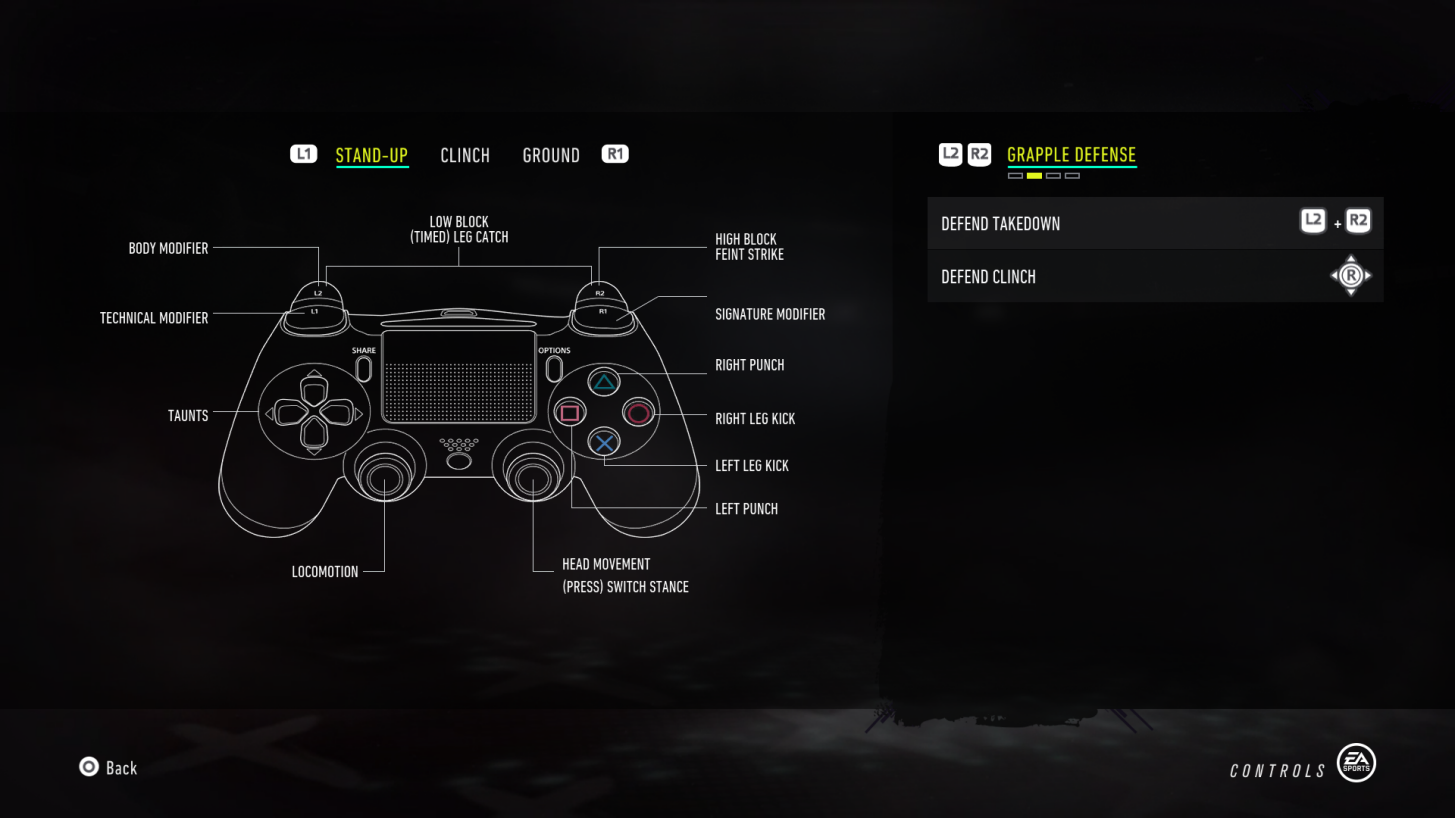Click the R1 button icon after GROUND tab

click(615, 154)
